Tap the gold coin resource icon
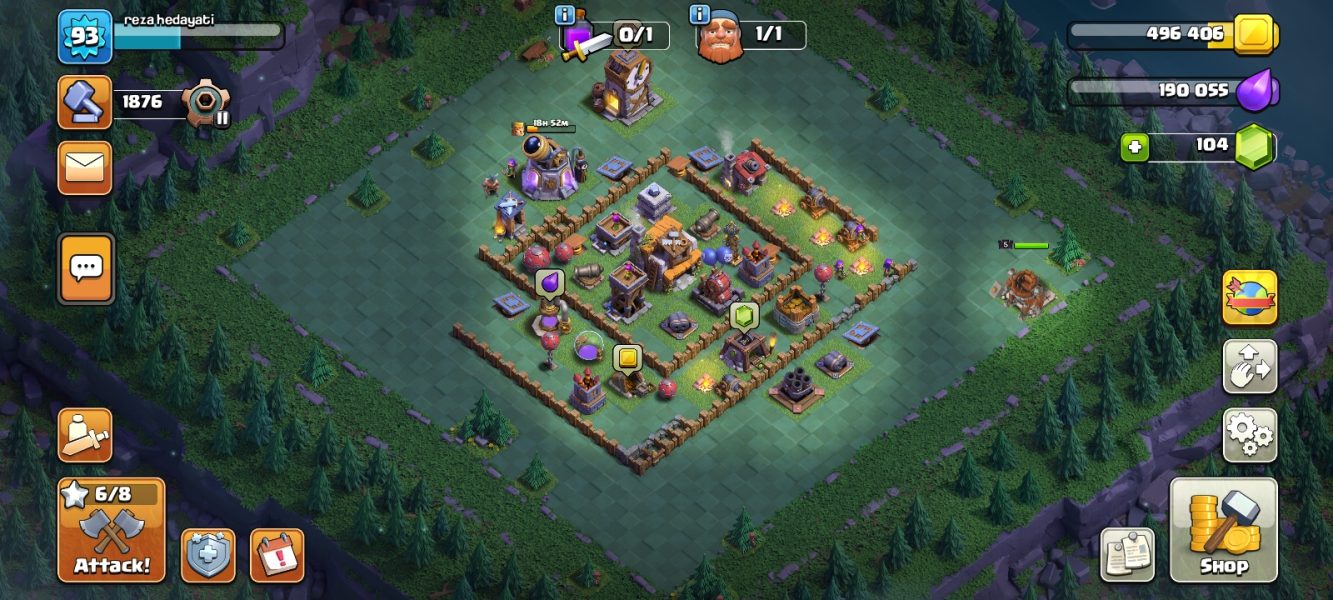 [x=1253, y=35]
